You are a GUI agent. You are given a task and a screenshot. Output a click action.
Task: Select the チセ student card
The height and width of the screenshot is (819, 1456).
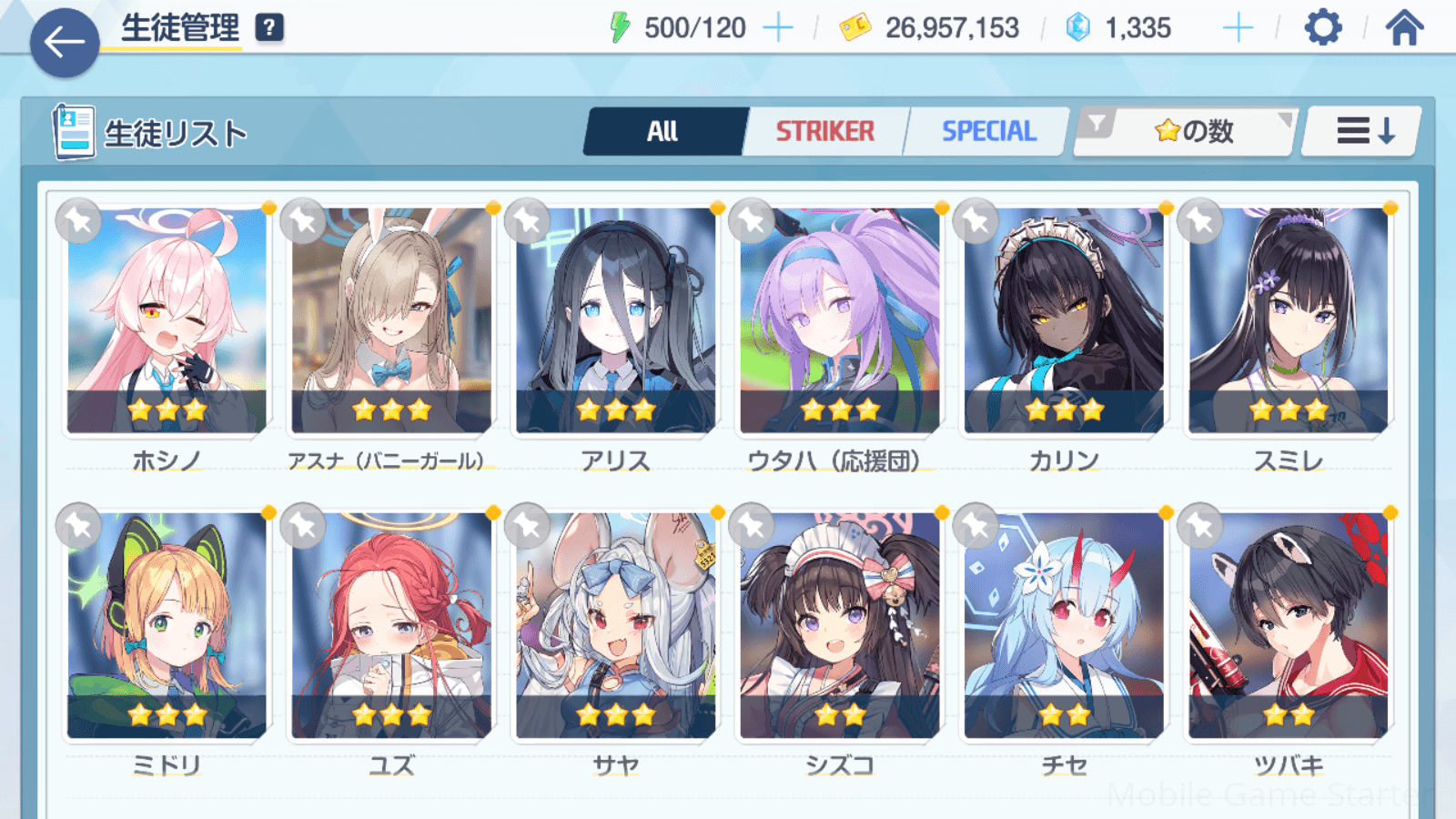pos(1064,625)
